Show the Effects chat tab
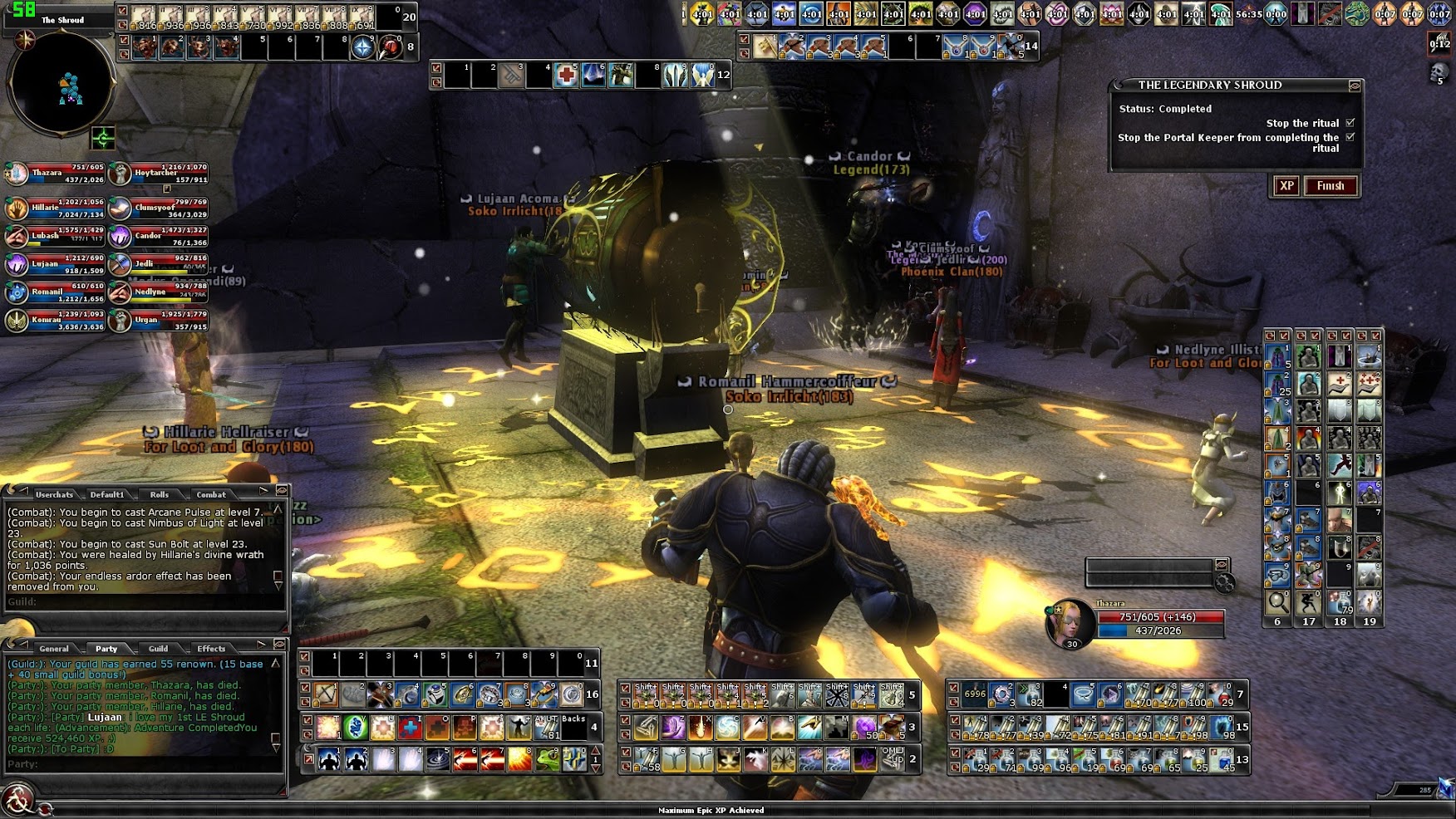Viewport: 1456px width, 819px height. pyautogui.click(x=211, y=649)
